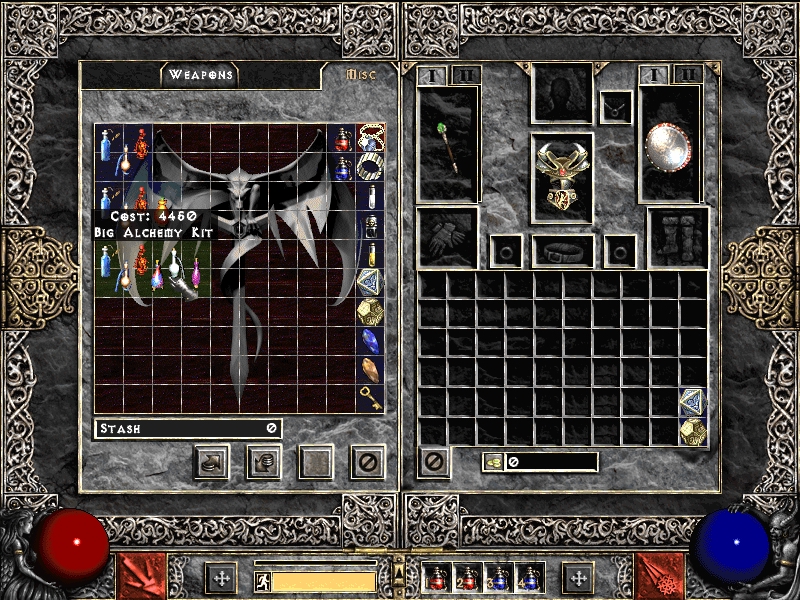Select the equipped green-tipped wand

point(448,144)
